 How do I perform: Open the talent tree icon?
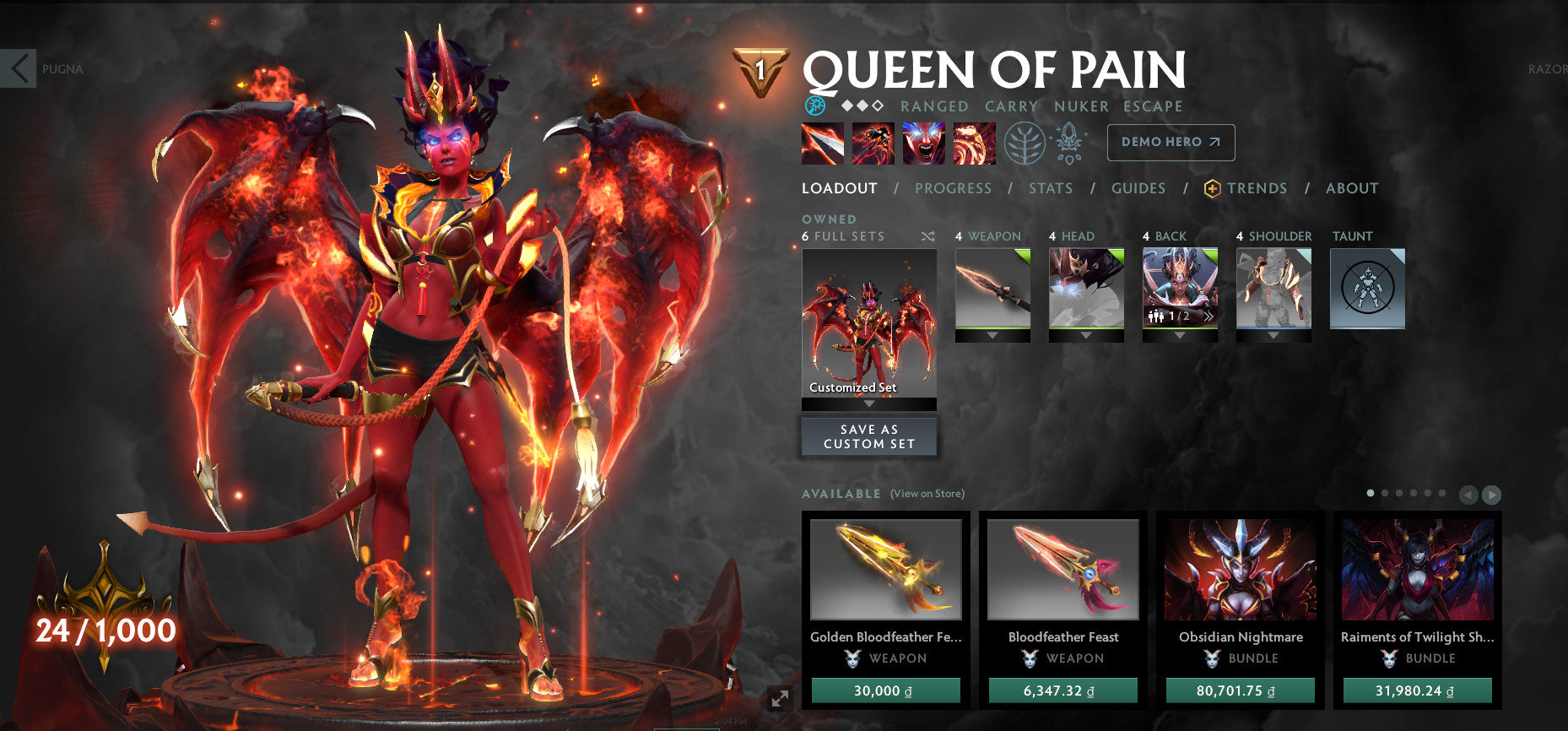1025,143
